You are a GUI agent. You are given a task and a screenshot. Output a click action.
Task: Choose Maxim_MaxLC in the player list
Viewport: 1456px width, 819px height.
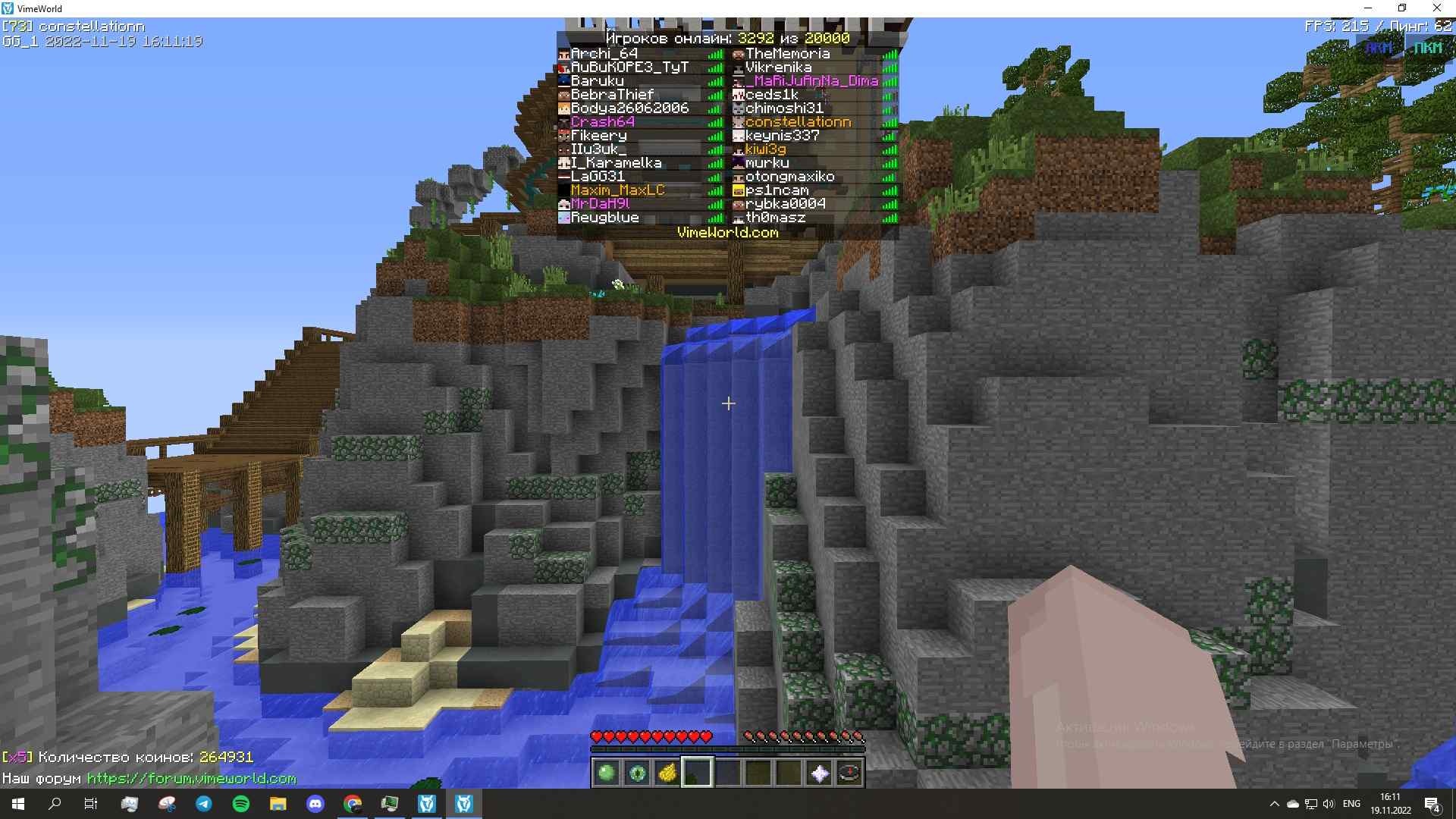(x=617, y=190)
